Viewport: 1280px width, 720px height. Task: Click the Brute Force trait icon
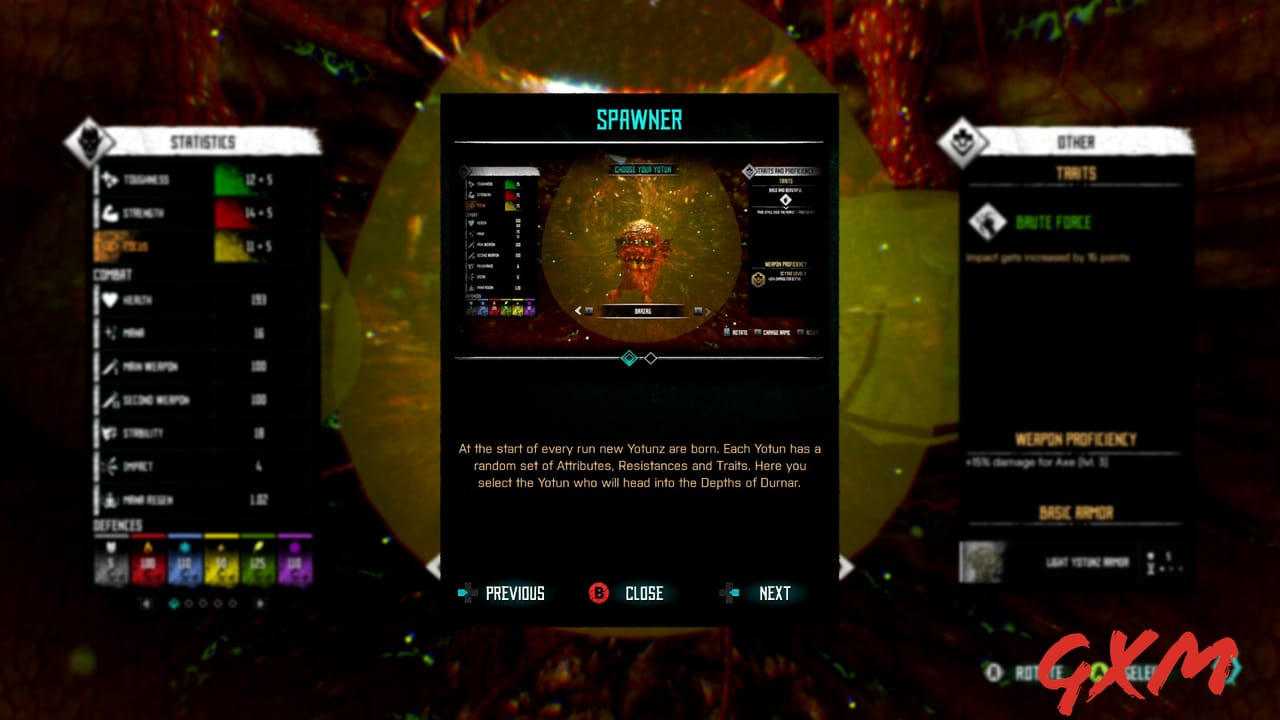pos(990,222)
